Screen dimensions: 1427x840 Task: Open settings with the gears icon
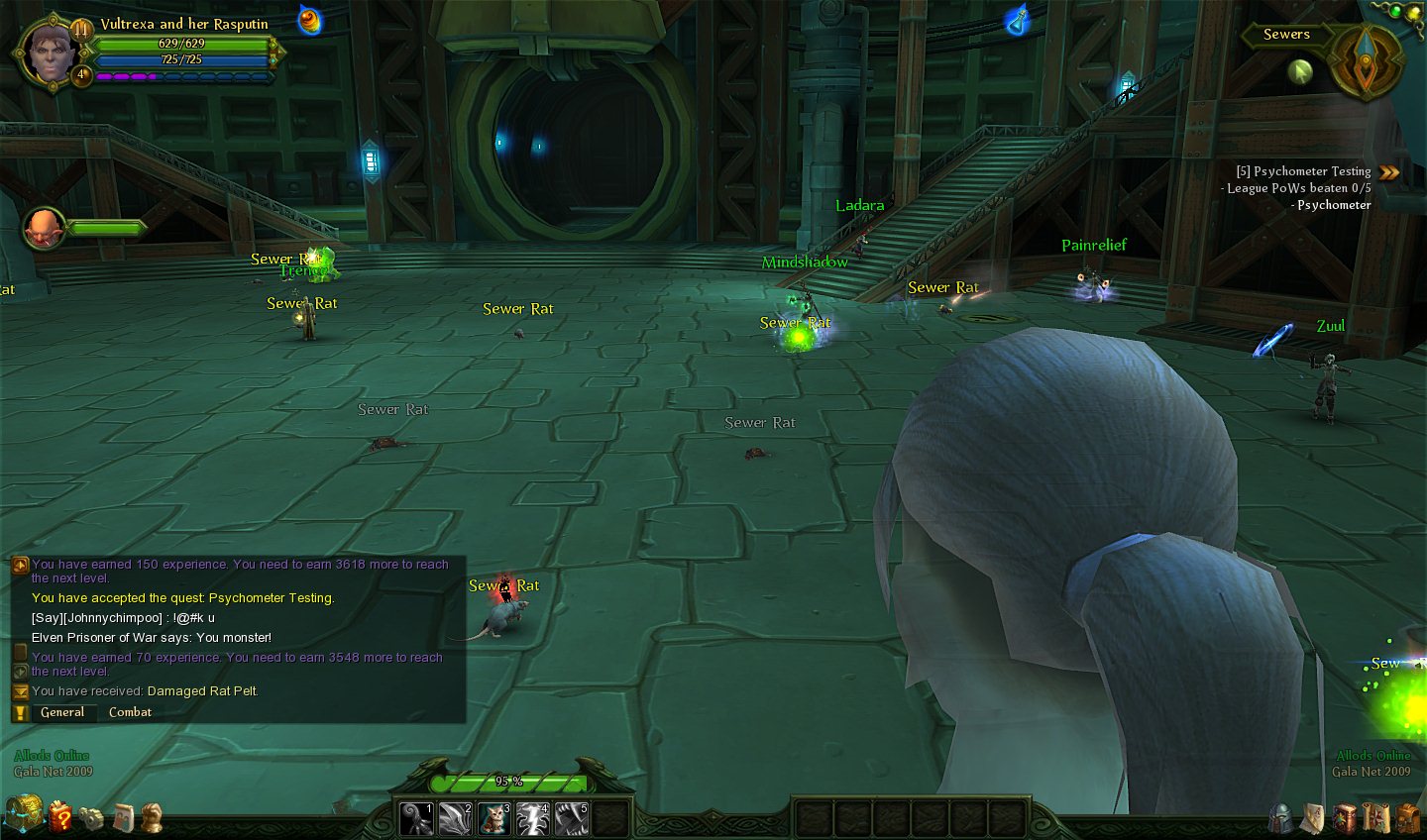91,818
